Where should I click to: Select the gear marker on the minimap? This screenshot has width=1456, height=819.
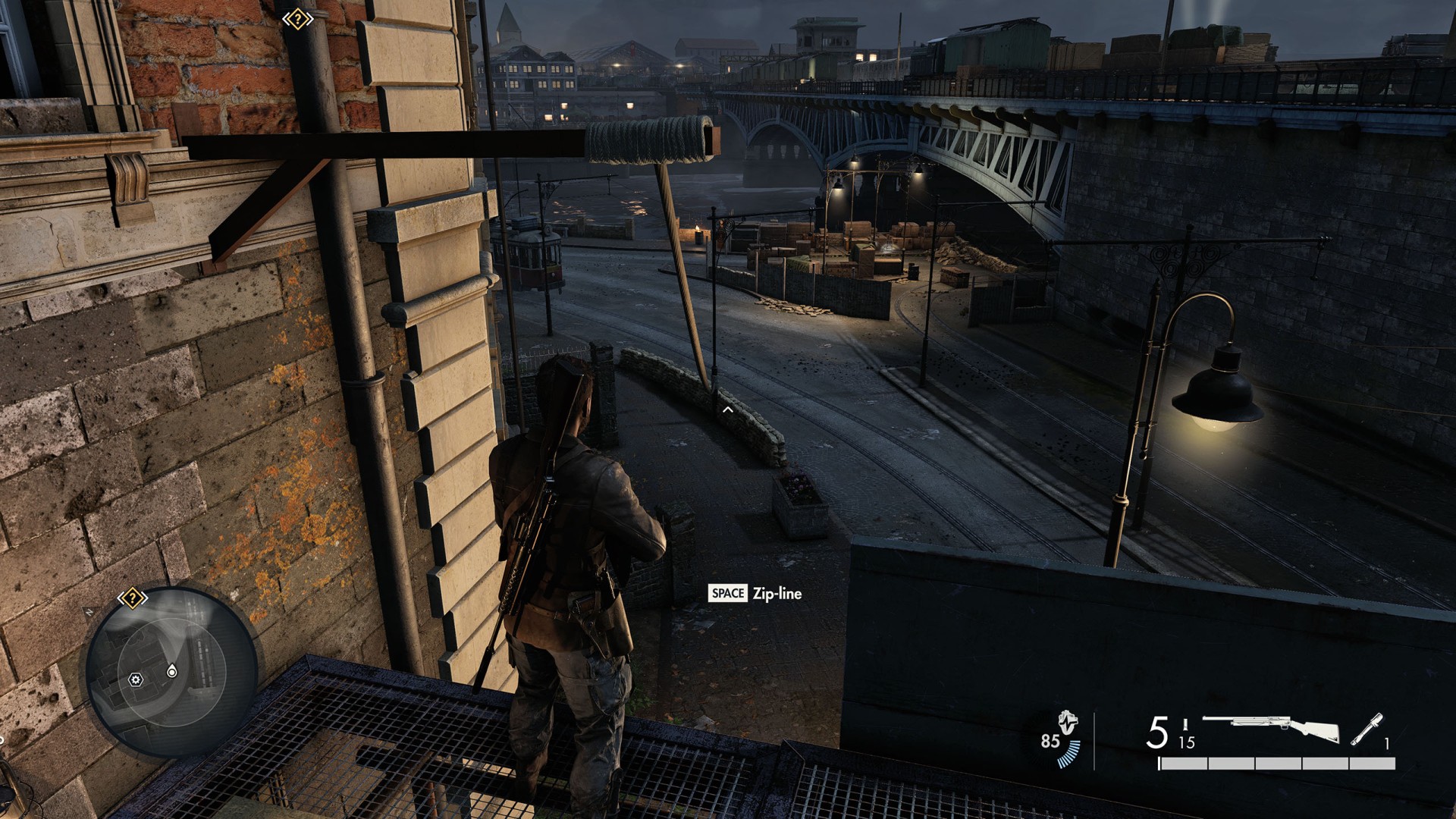click(136, 679)
